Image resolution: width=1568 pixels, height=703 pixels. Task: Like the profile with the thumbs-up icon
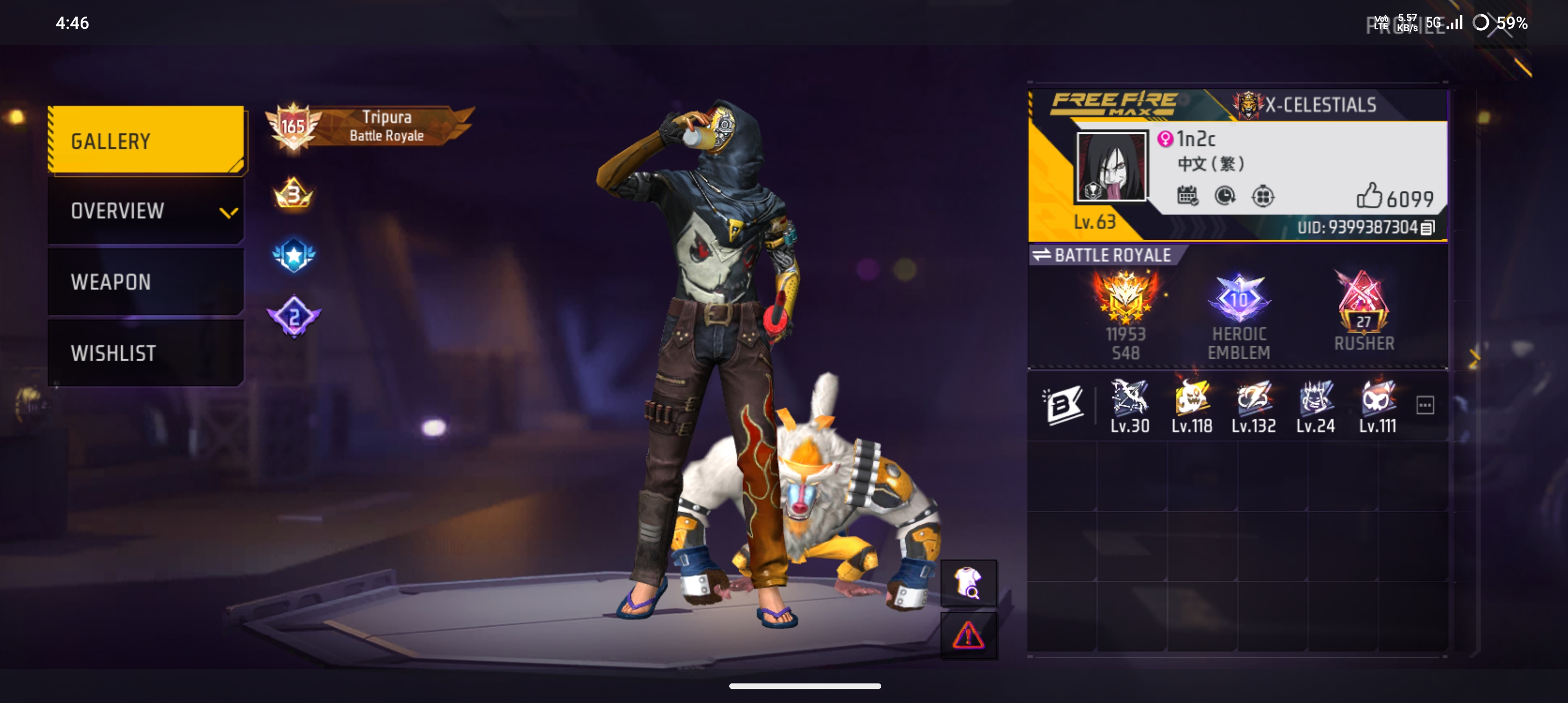(x=1368, y=196)
